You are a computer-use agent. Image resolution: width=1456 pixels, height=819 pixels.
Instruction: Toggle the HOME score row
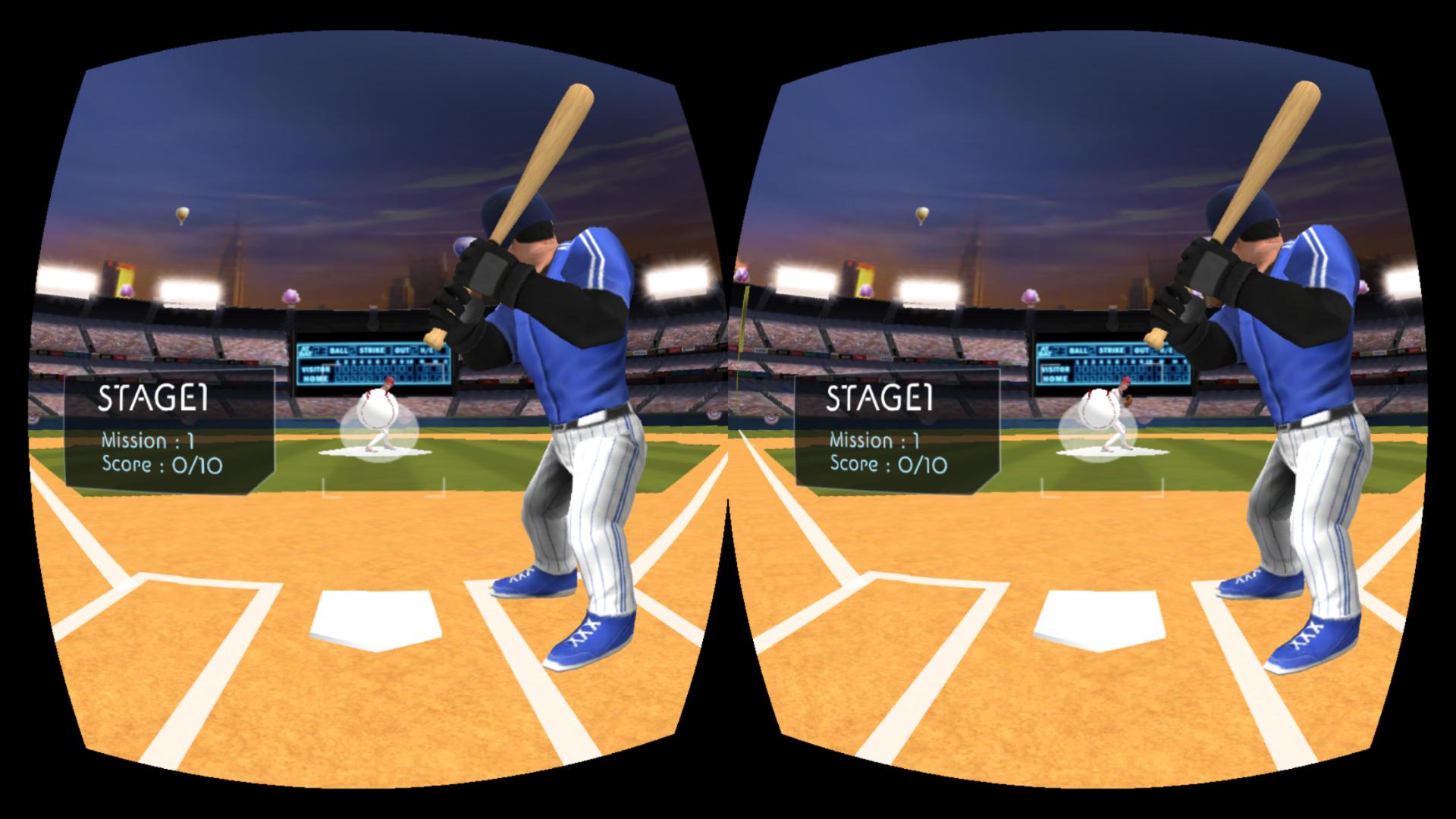click(x=315, y=378)
